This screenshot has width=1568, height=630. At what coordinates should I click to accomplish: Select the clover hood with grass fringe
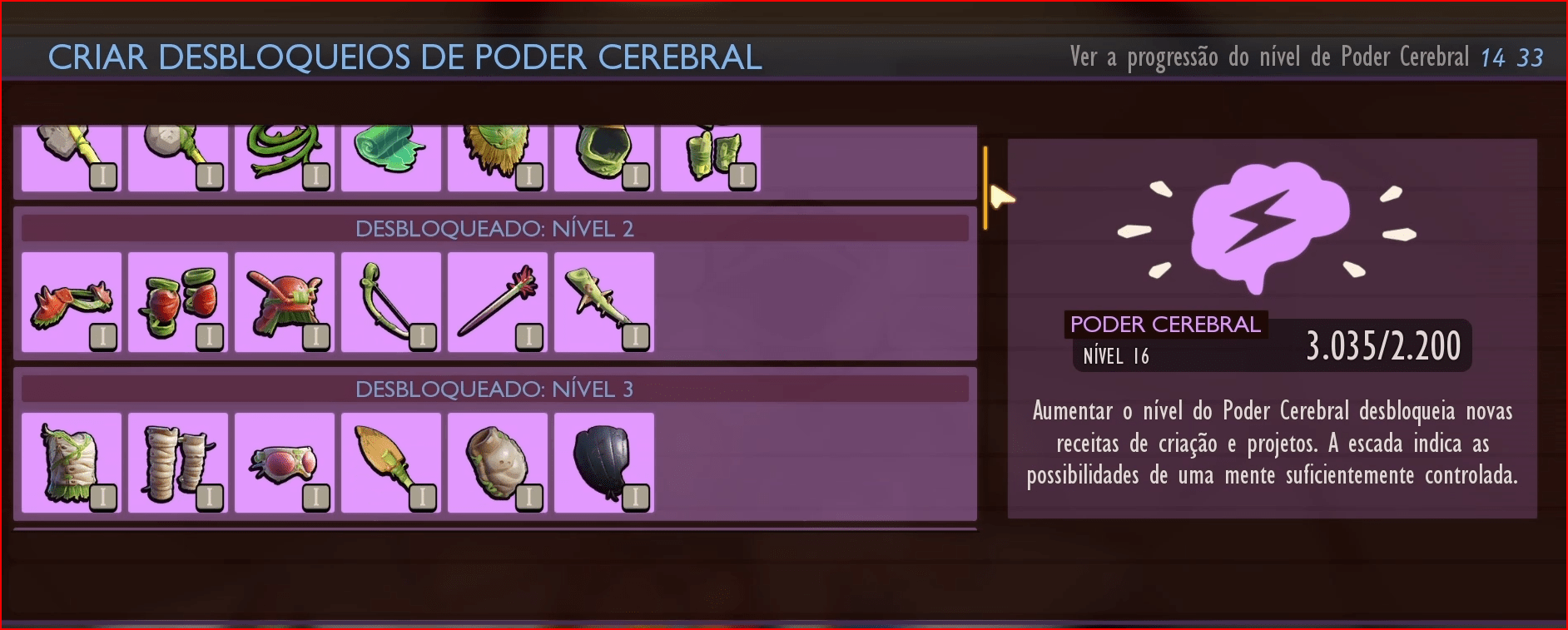[x=498, y=158]
